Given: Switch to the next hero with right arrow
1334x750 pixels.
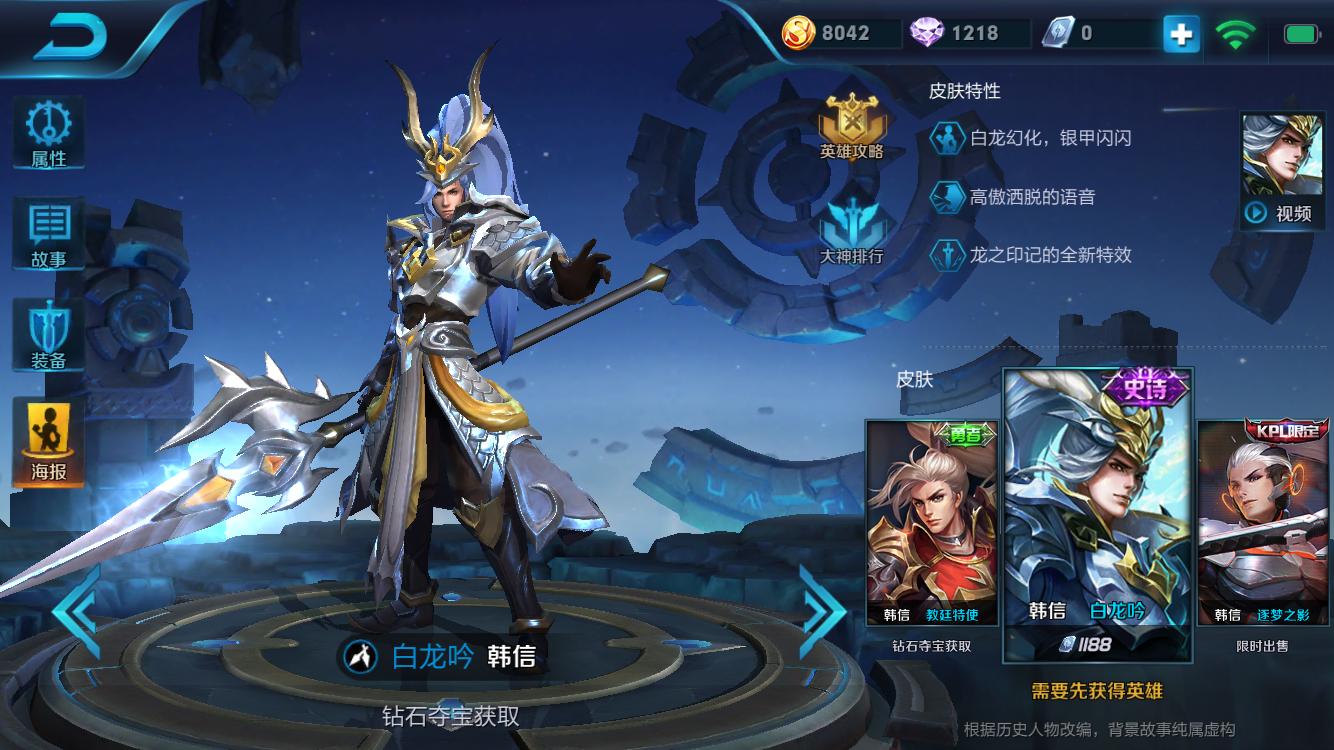Looking at the screenshot, I should [x=822, y=610].
